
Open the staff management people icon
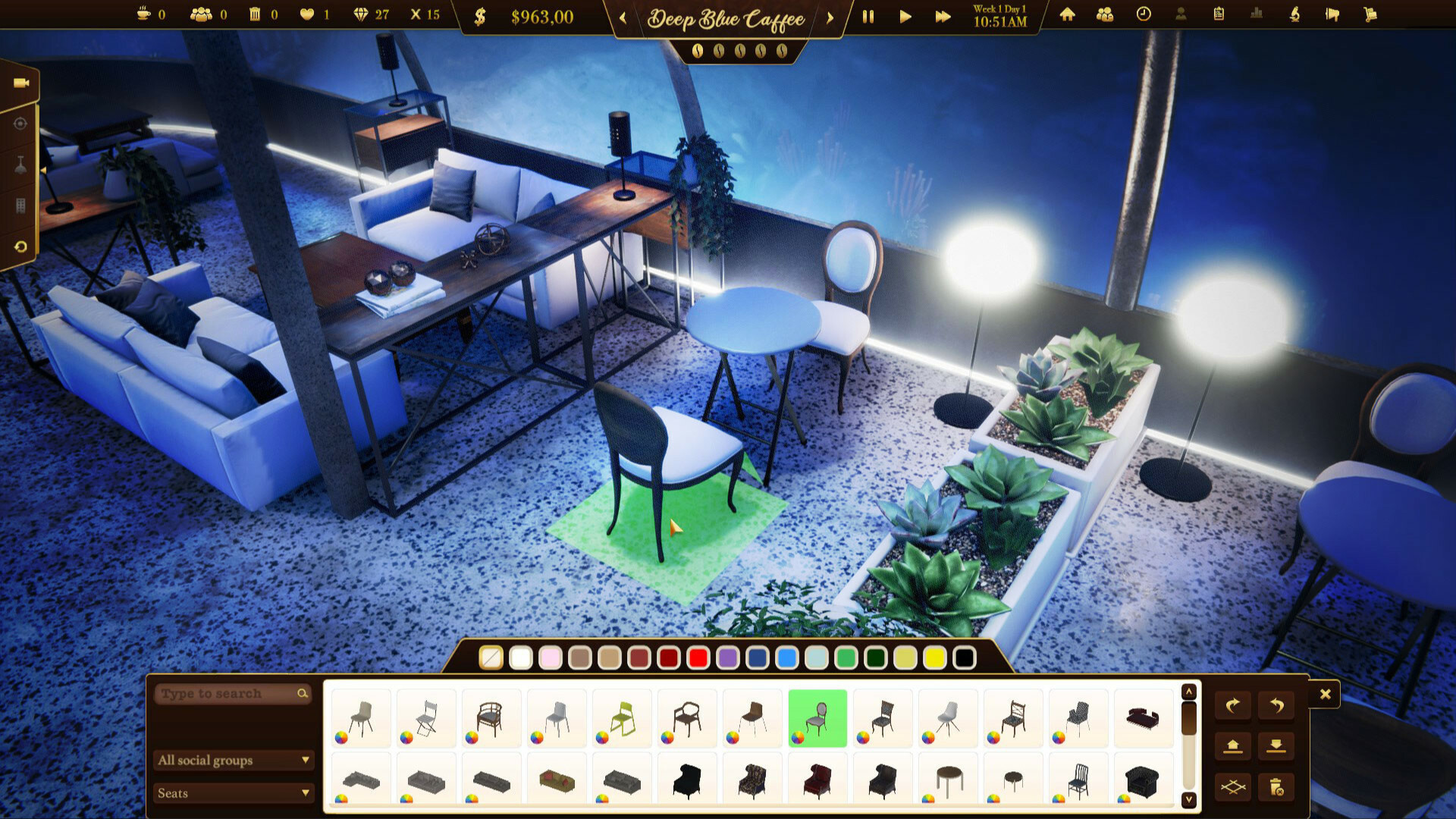(1104, 15)
